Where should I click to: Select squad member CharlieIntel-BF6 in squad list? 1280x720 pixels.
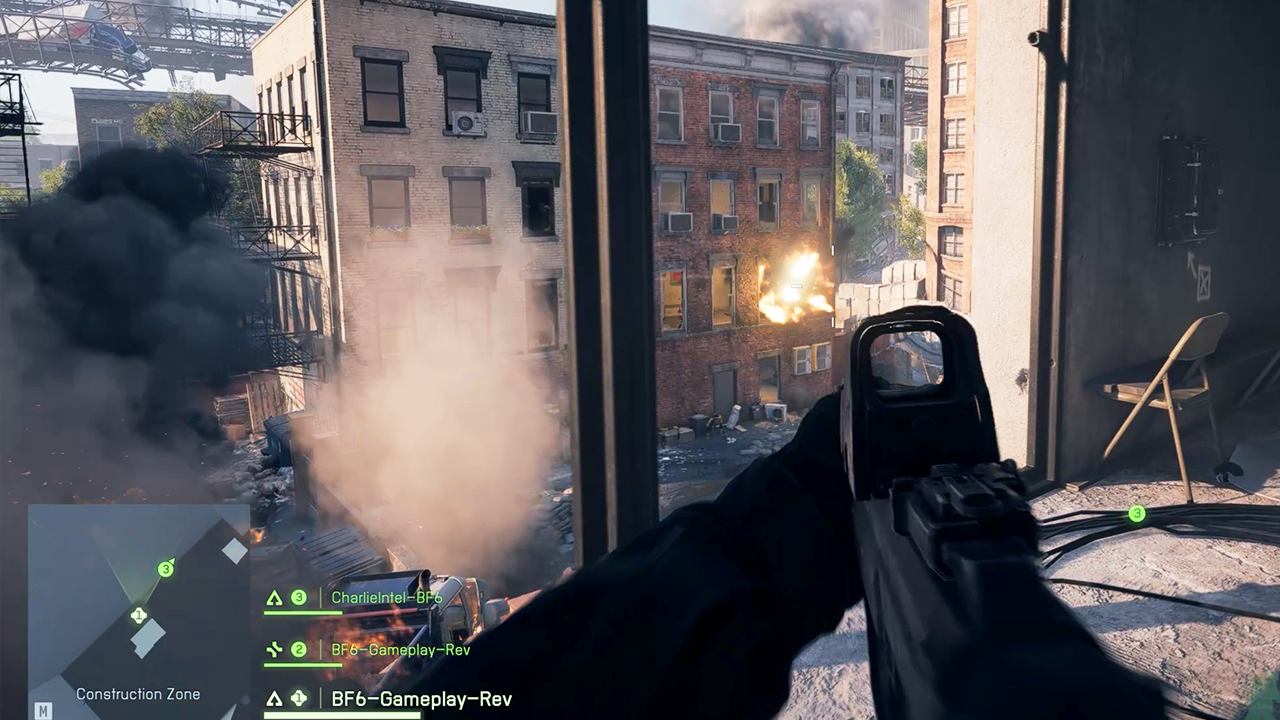[x=386, y=598]
